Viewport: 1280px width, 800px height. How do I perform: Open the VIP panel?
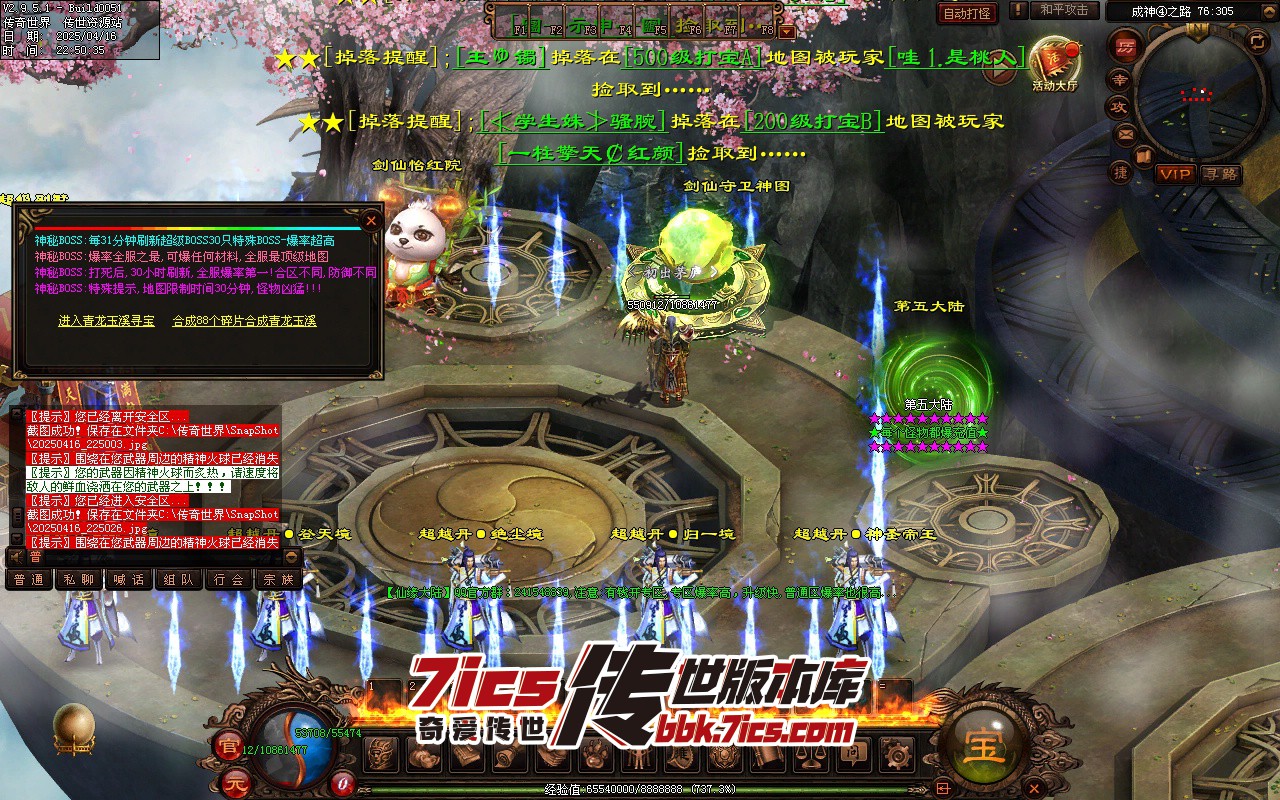(x=1175, y=174)
